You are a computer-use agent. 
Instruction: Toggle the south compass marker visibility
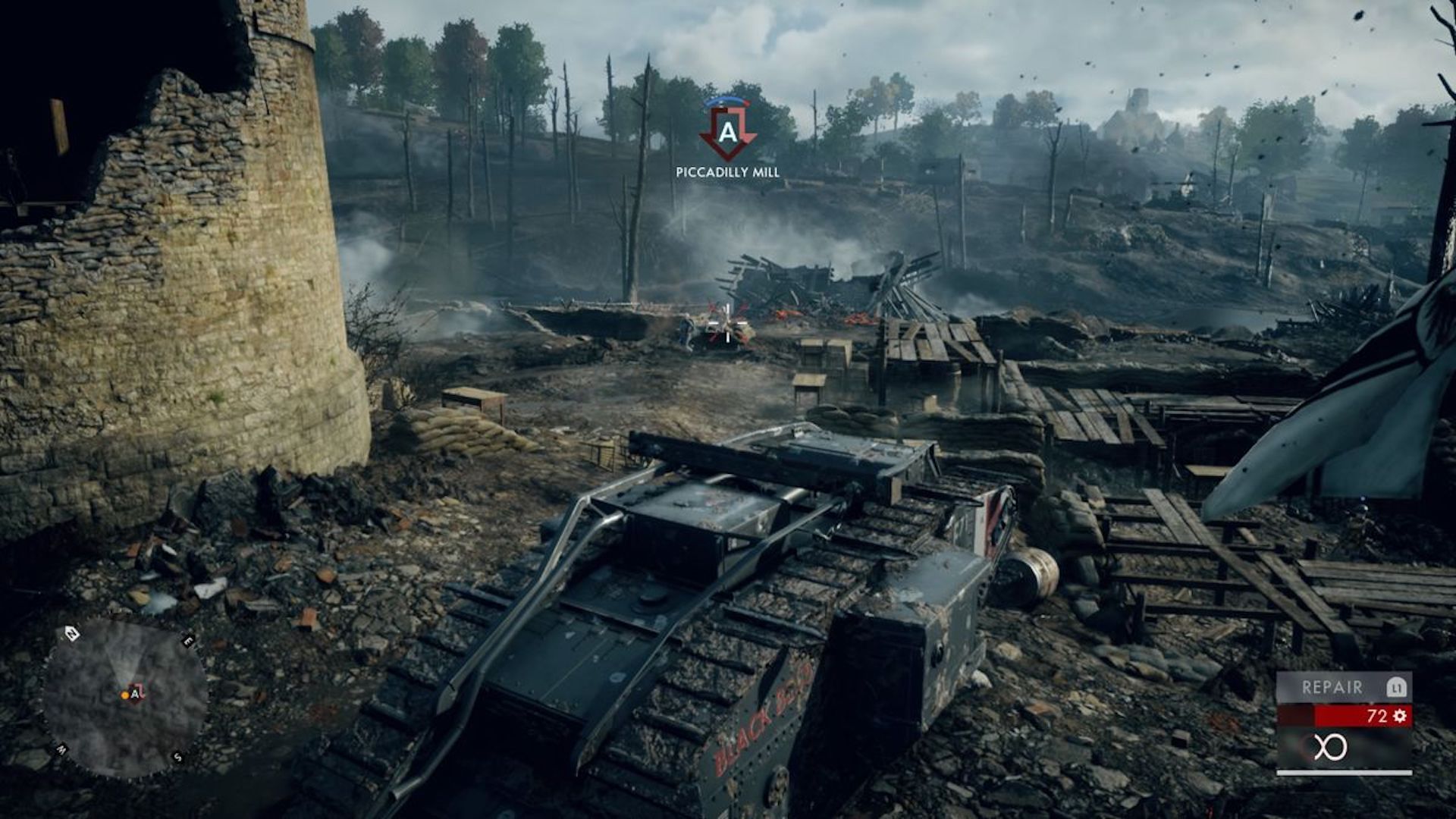(177, 758)
